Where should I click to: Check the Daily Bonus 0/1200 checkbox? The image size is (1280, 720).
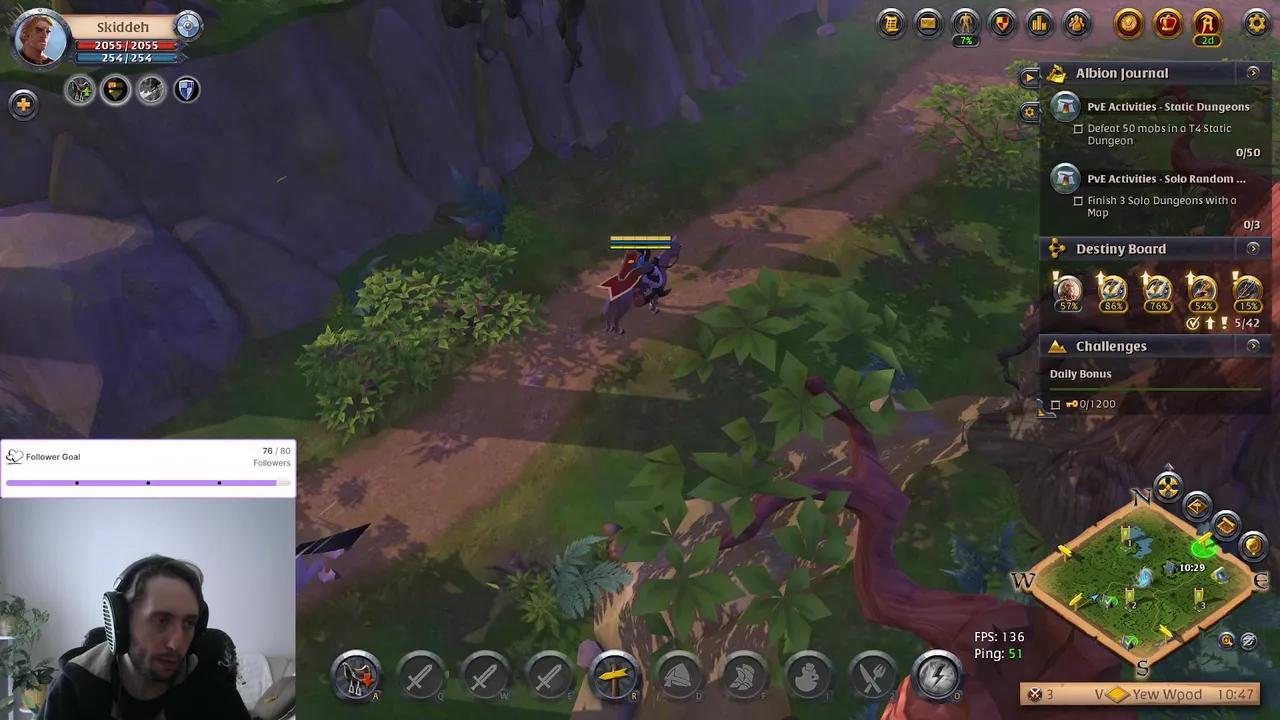tap(1055, 404)
